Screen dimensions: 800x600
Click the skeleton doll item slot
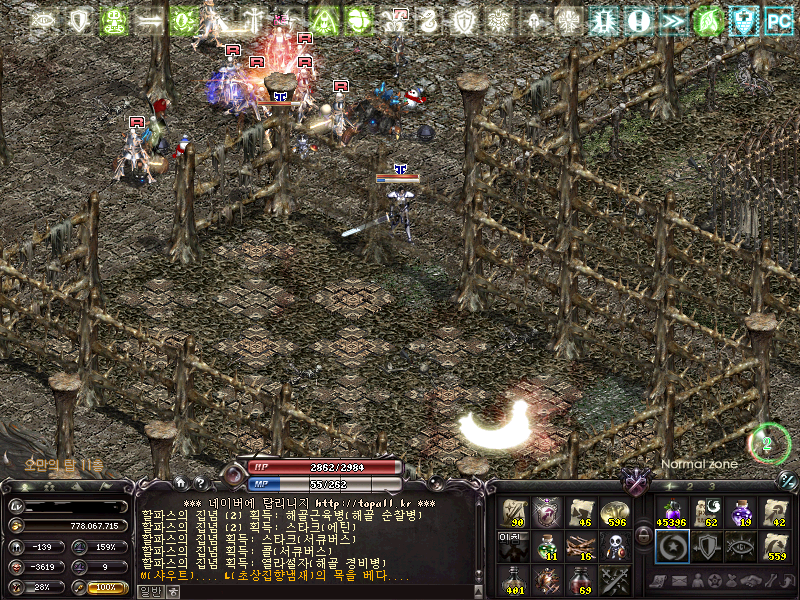tap(613, 545)
